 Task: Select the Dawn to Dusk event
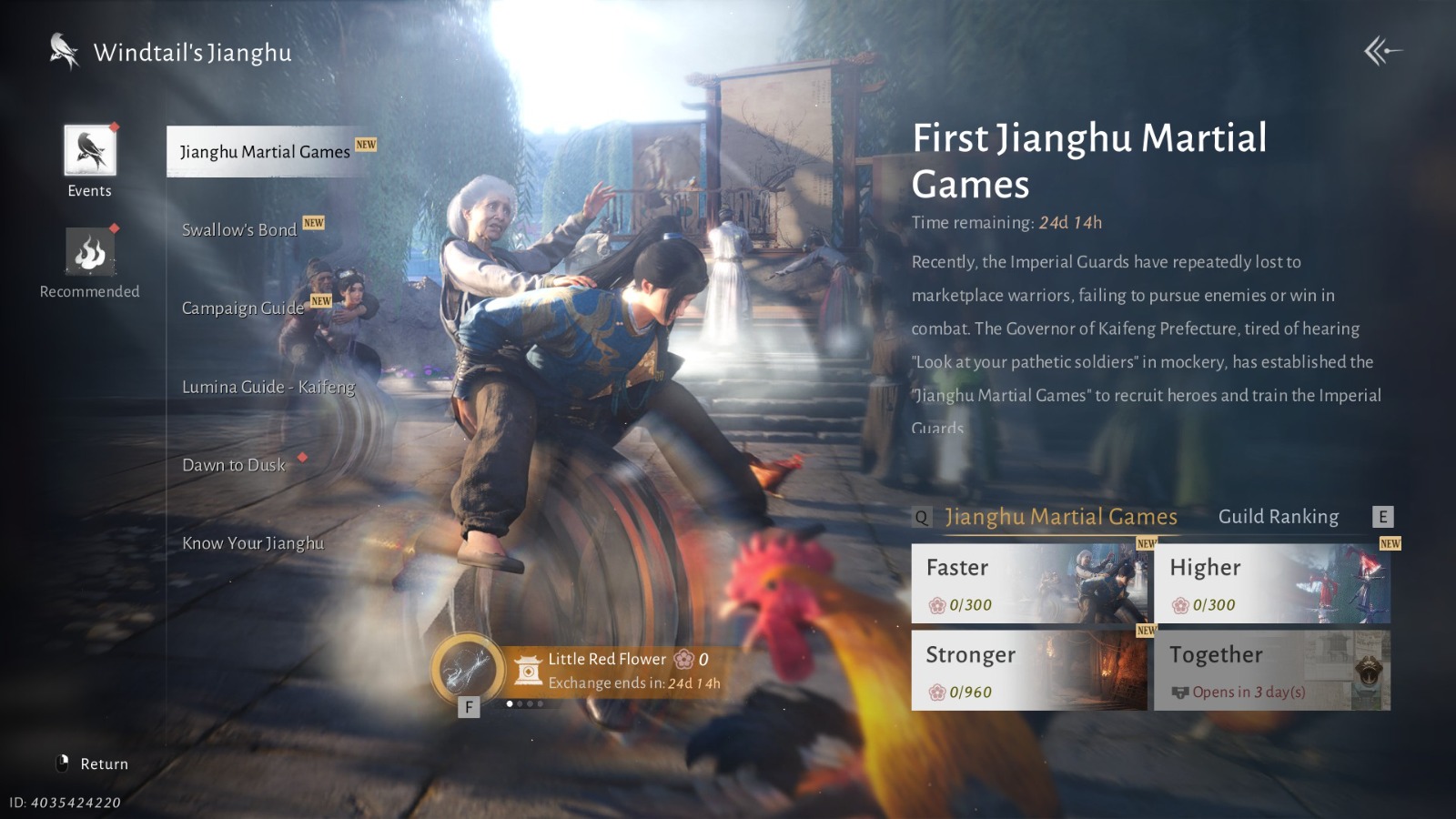234,465
